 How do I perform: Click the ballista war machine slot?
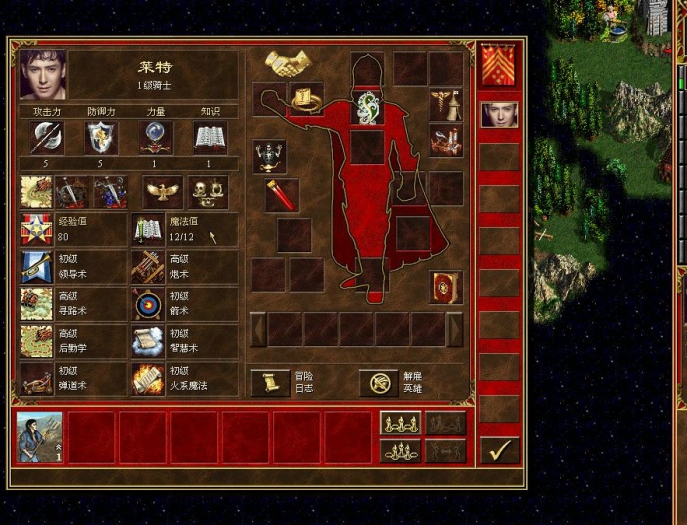click(446, 139)
